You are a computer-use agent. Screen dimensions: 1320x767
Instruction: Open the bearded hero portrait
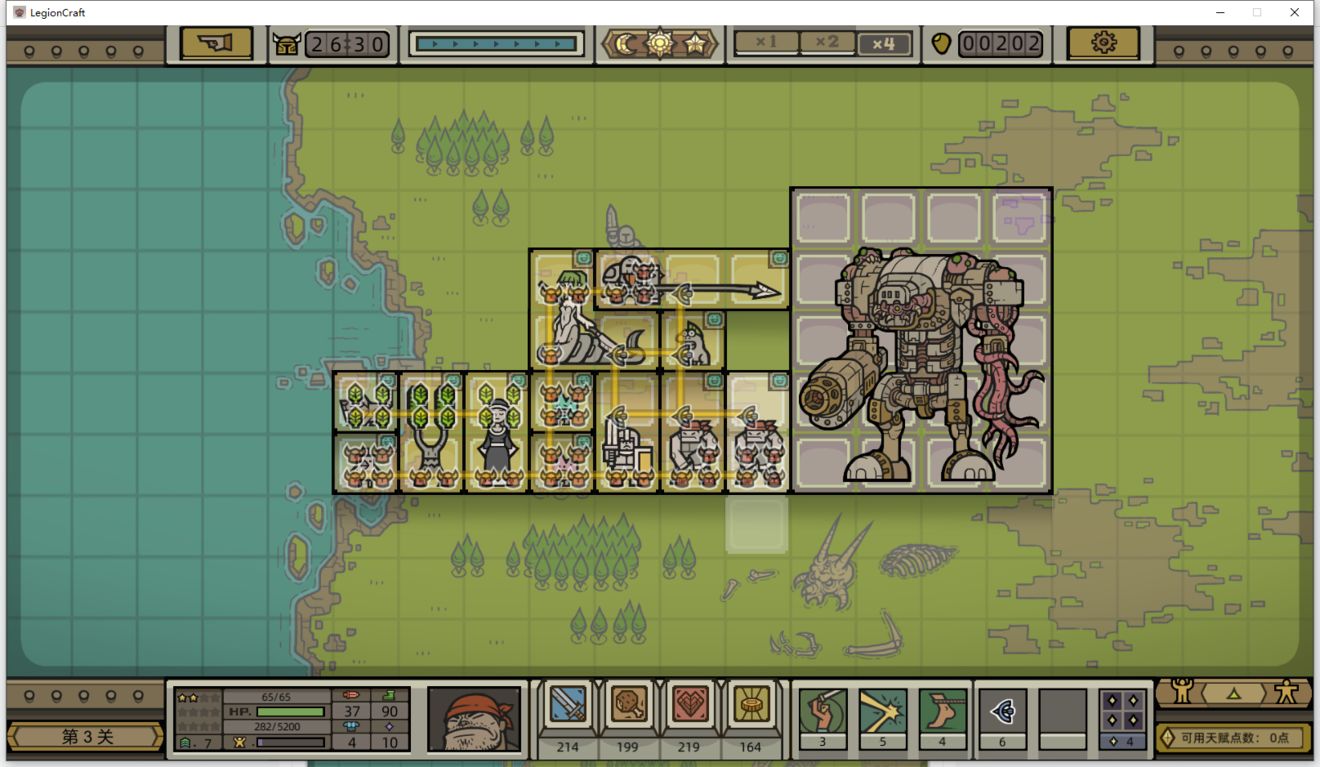click(x=474, y=718)
